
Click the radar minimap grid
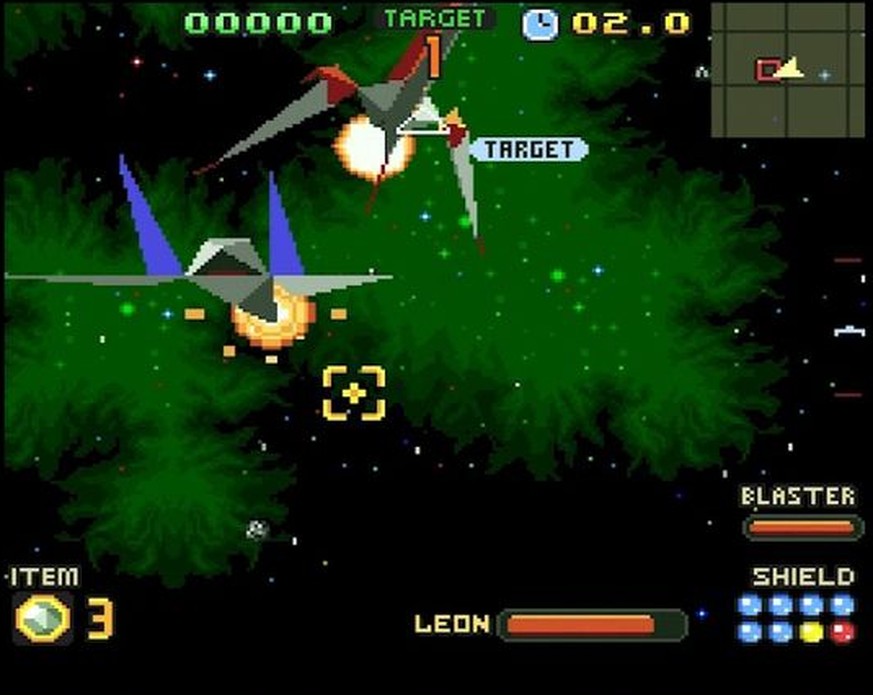[x=788, y=69]
